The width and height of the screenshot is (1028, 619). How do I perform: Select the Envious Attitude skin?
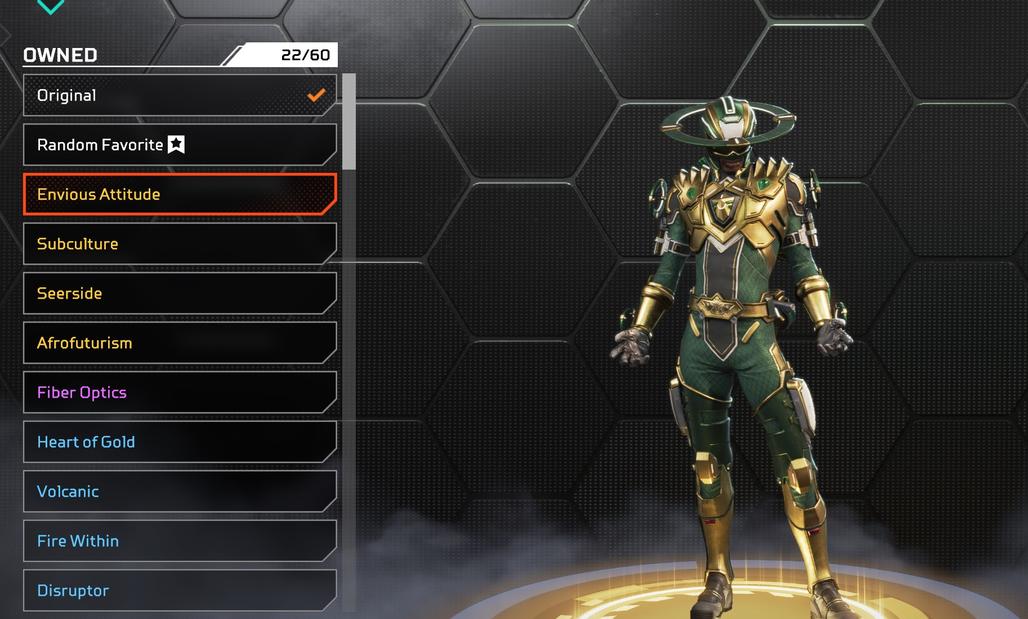(180, 195)
